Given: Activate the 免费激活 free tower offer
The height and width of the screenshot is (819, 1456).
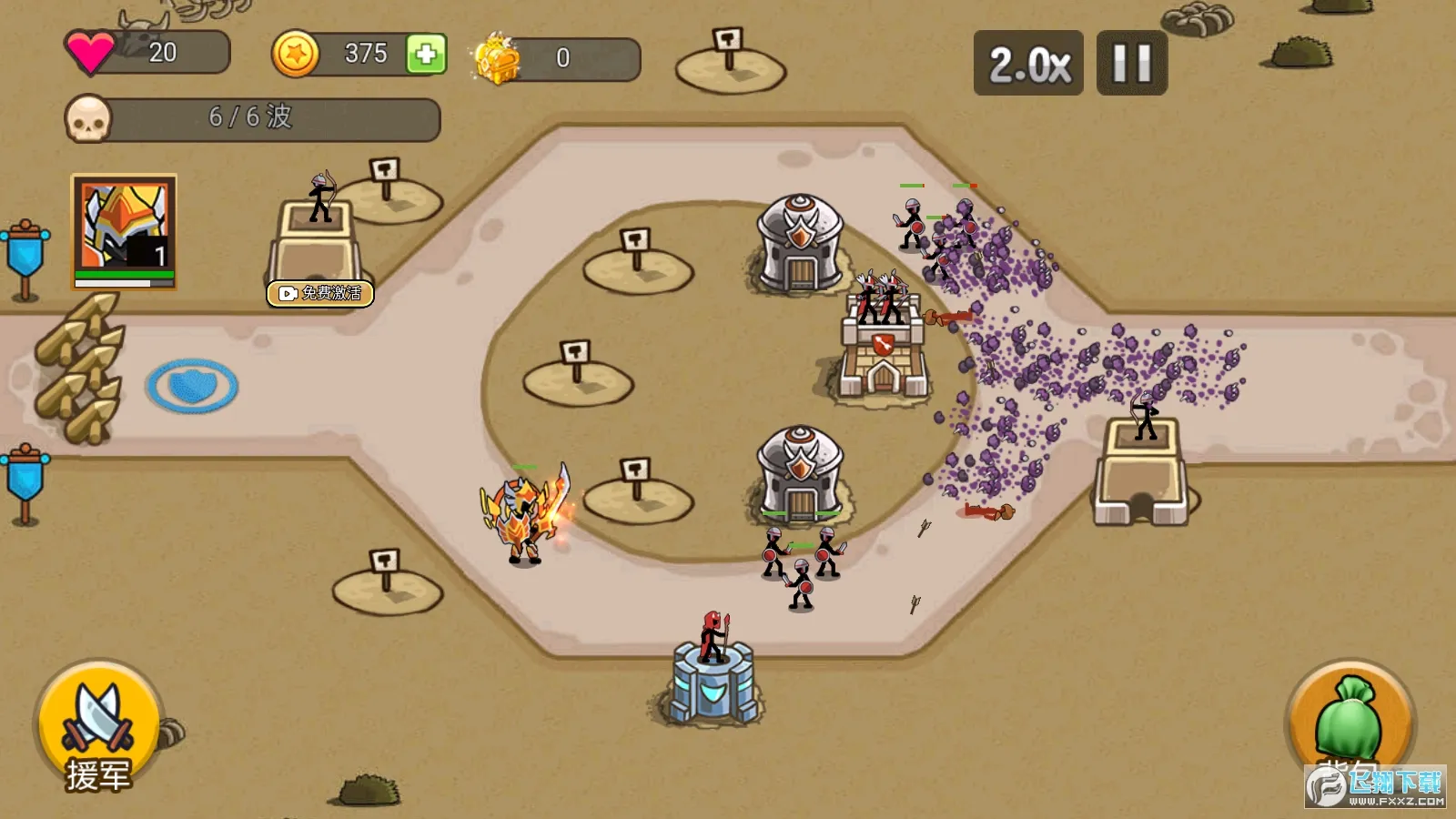Looking at the screenshot, I should click(x=320, y=293).
